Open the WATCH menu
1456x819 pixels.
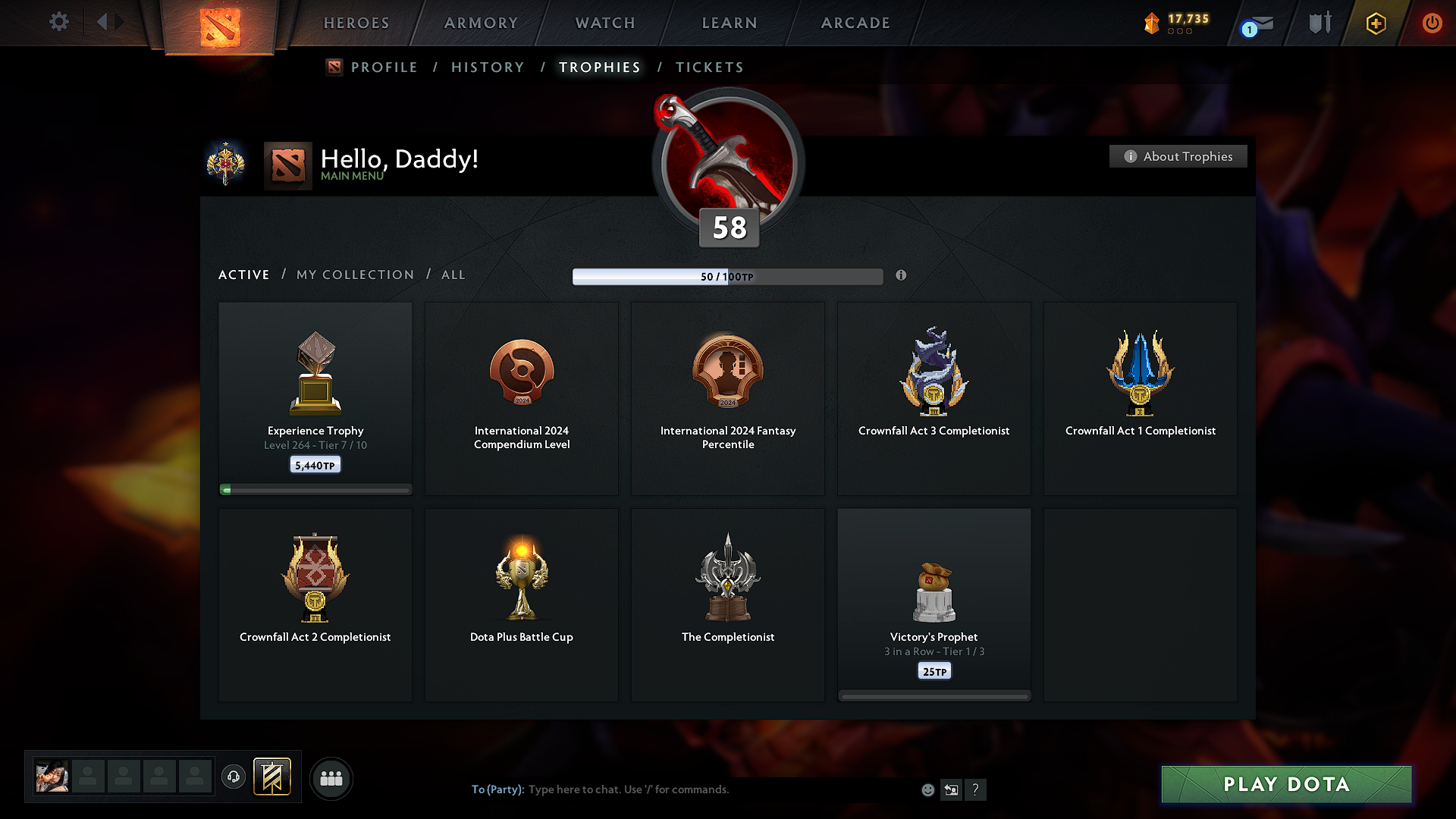[604, 23]
